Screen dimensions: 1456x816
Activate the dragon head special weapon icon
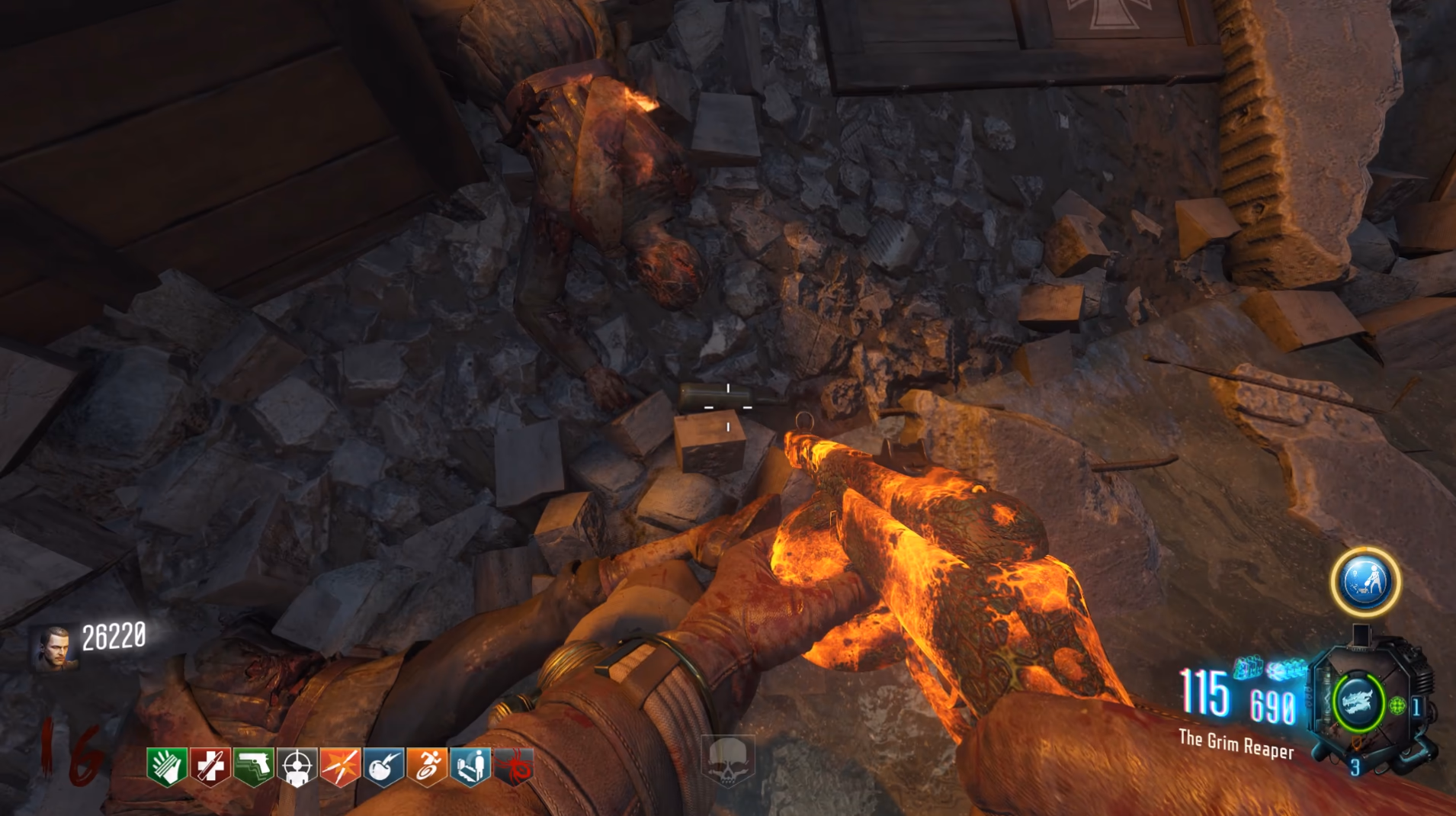[1358, 702]
